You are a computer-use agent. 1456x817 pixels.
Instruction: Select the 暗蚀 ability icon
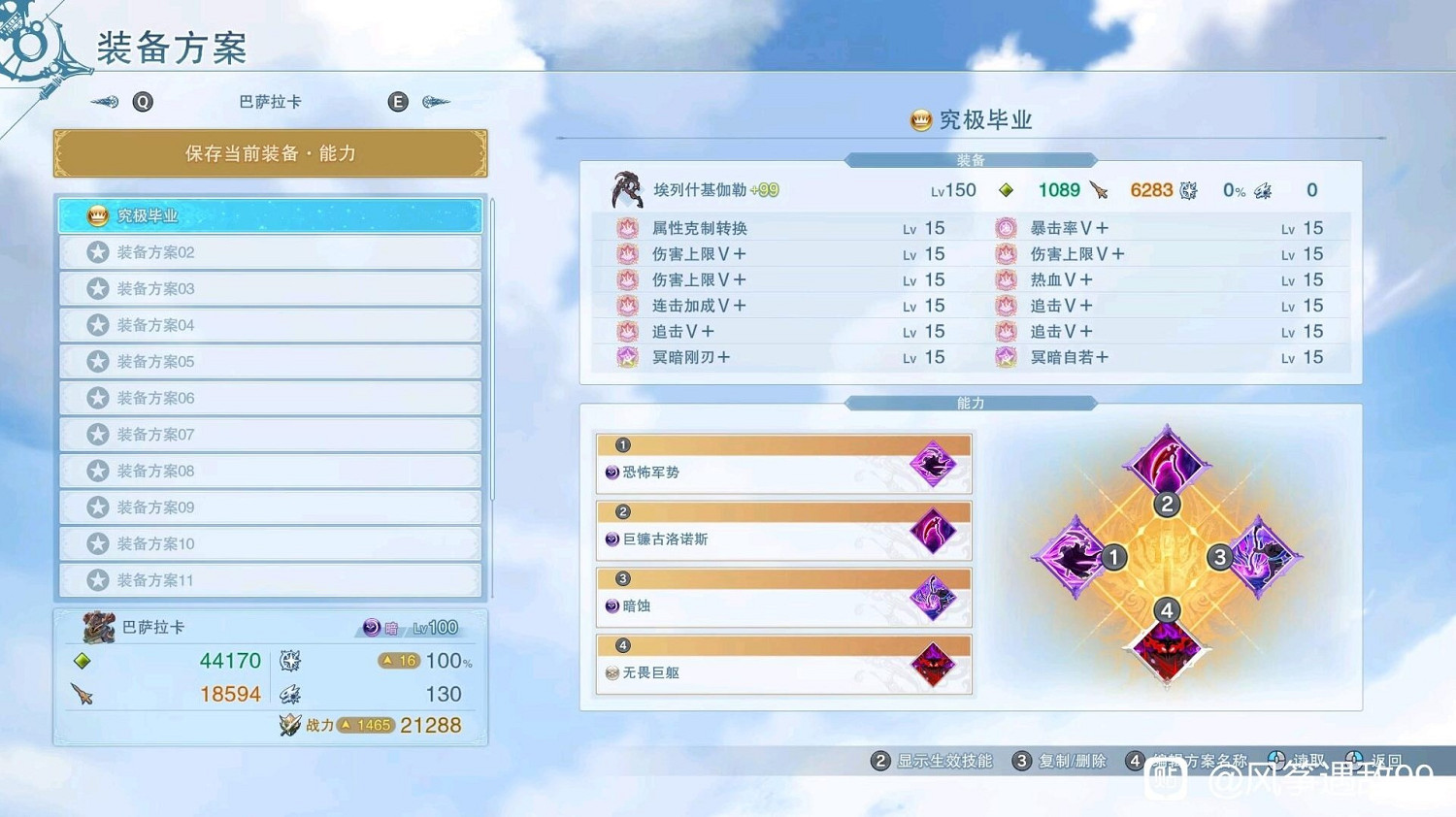click(x=934, y=597)
